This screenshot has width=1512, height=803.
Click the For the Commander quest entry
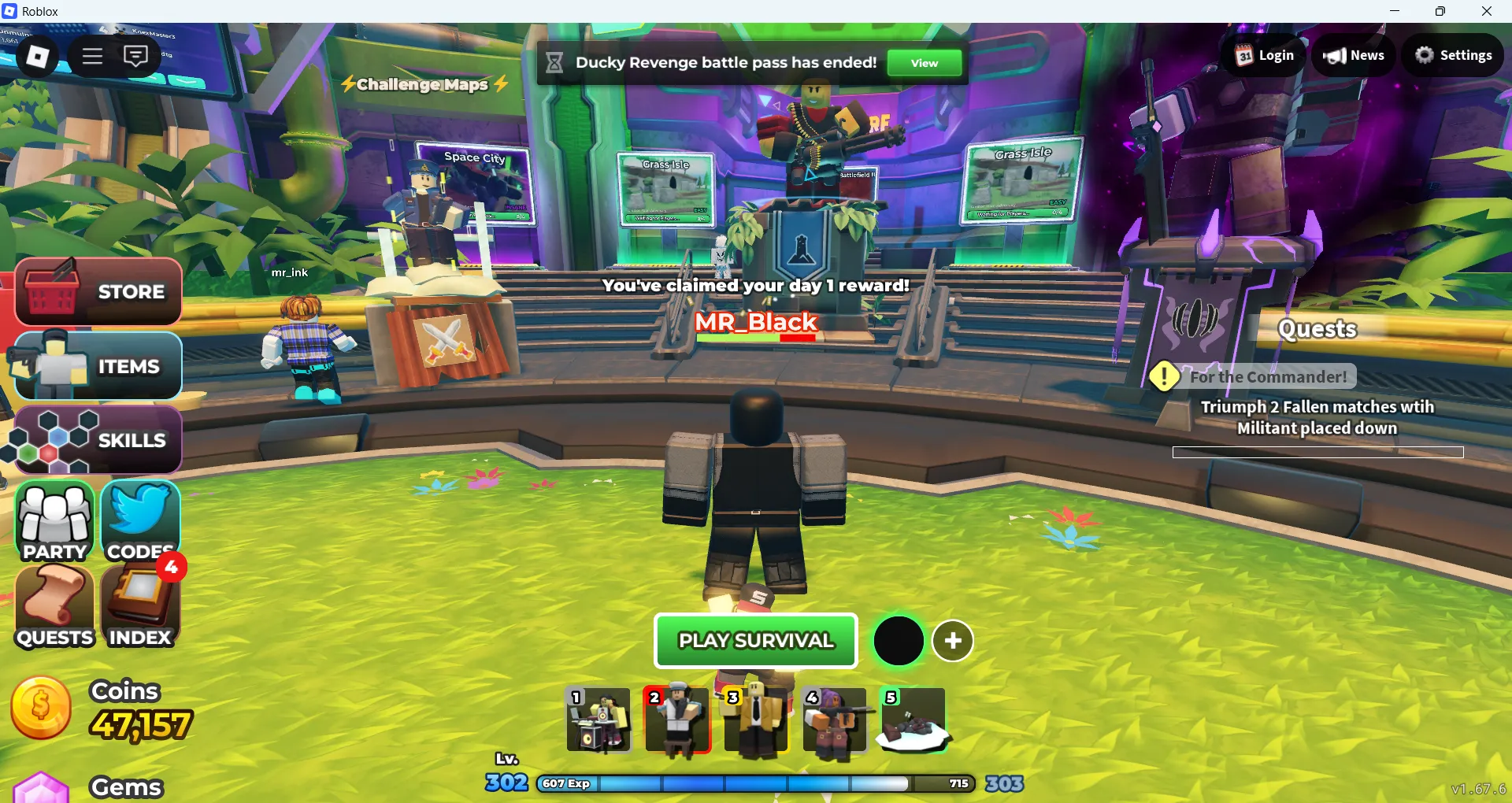pos(1269,376)
